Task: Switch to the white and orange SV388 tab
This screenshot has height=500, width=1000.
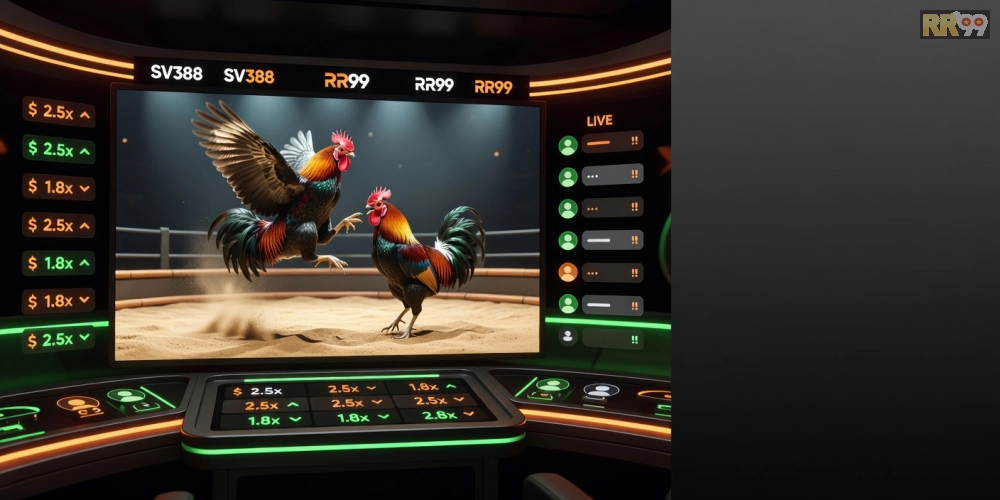Action: (x=248, y=76)
